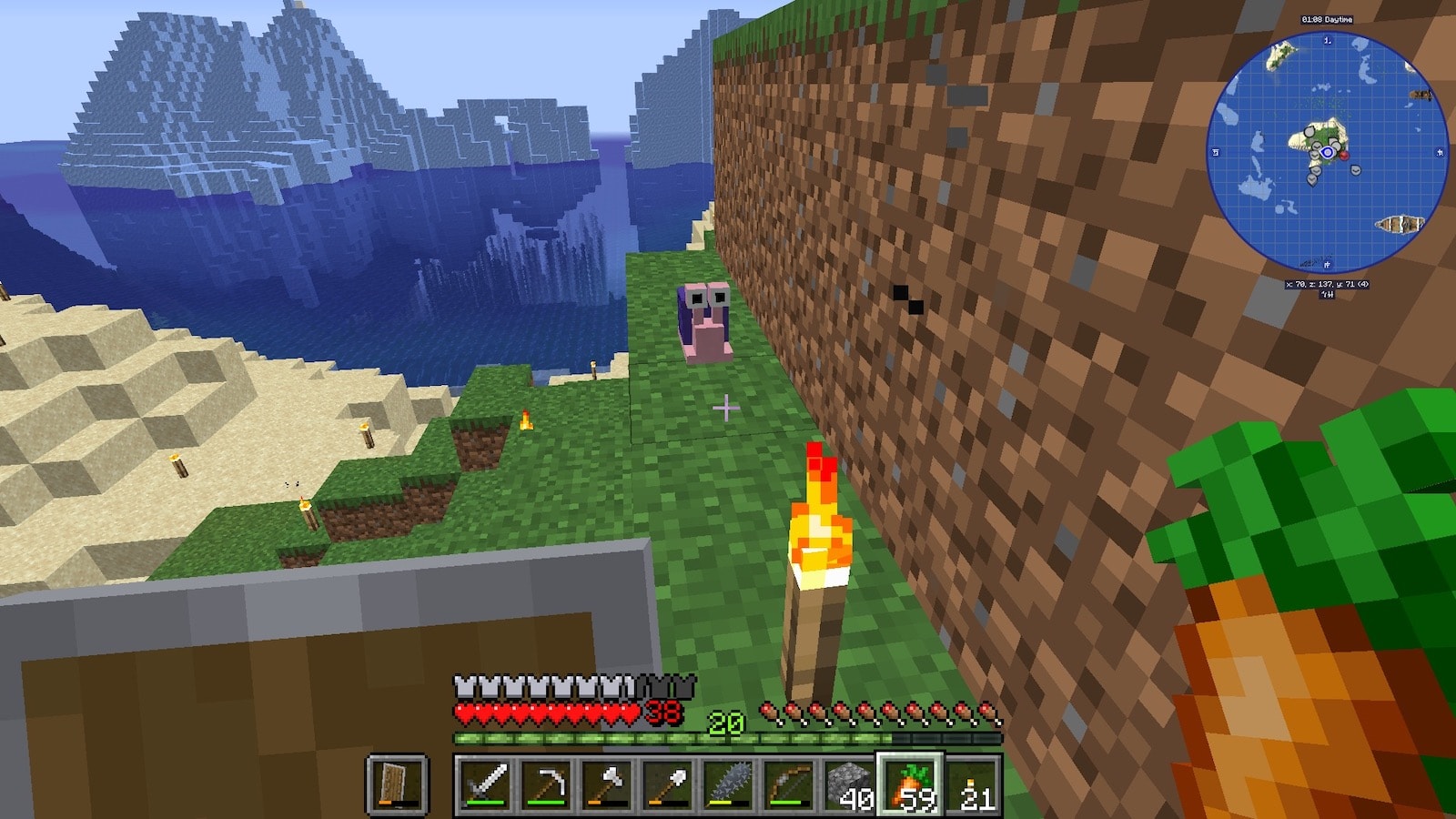Open the circular minimap

click(x=1327, y=153)
